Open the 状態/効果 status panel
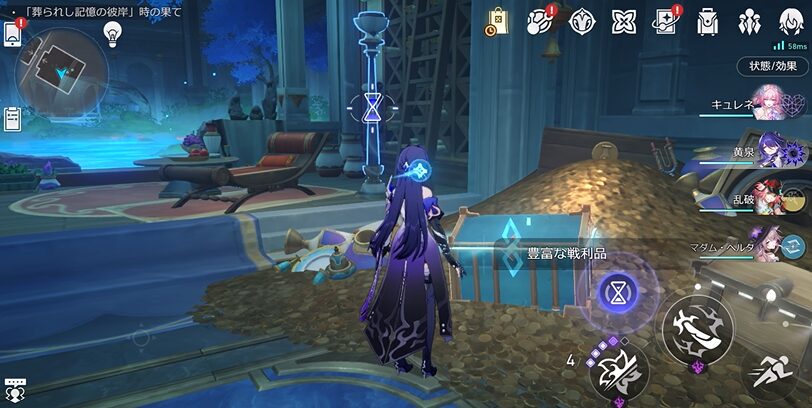This screenshot has width=812, height=408. [773, 66]
